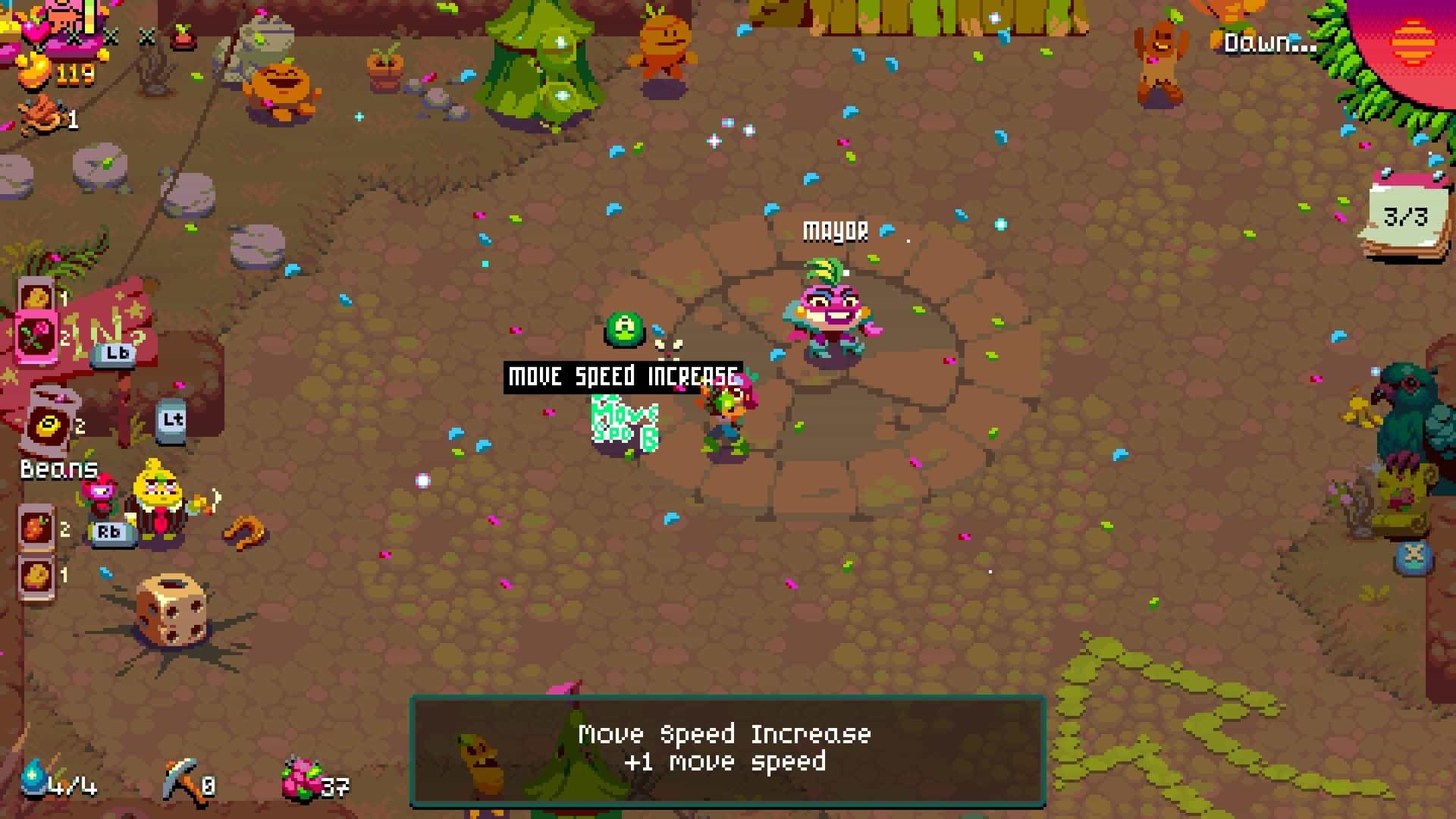Open the 3/3 day calendar
Viewport: 1456px width, 819px height.
1407,218
